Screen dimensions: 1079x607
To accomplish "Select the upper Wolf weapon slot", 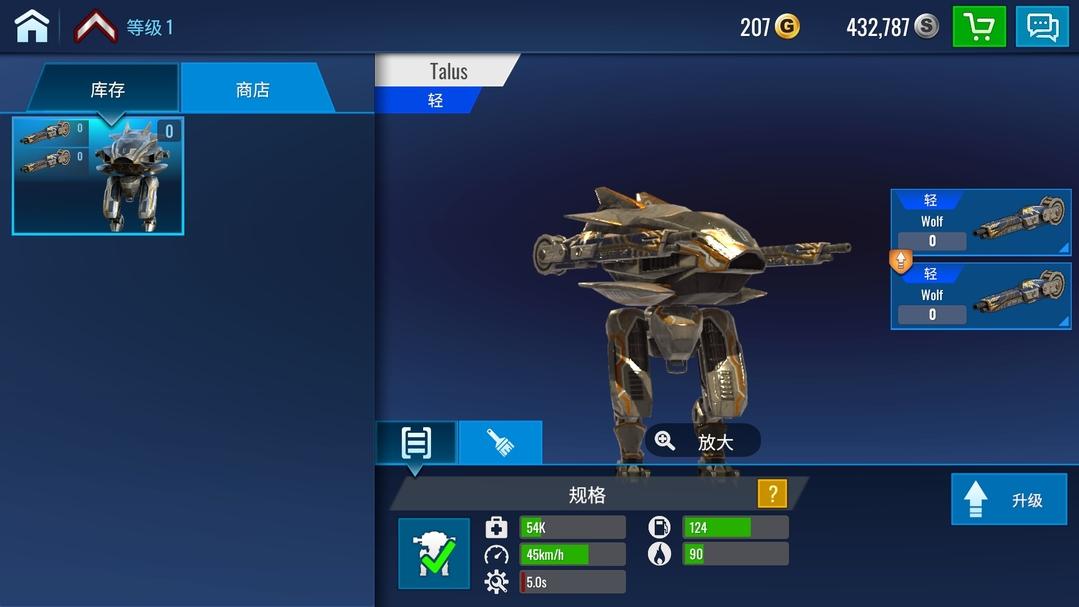I will click(981, 222).
